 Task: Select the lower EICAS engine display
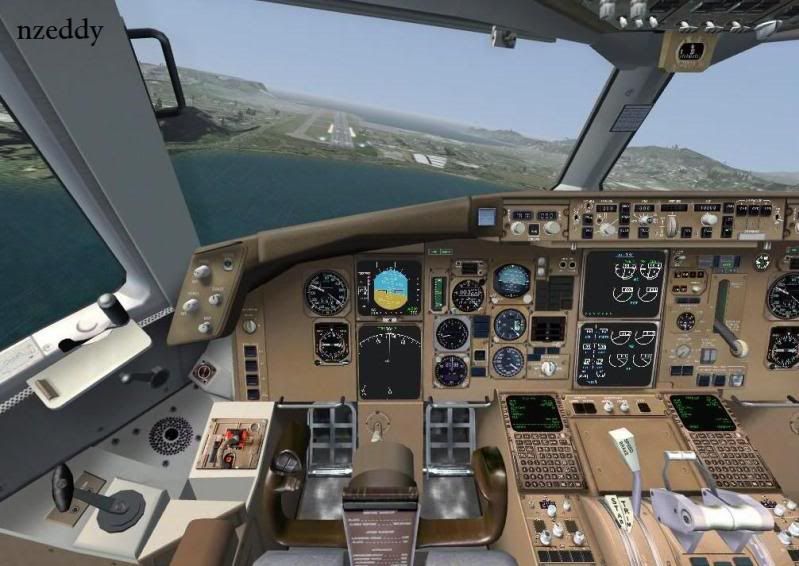[x=617, y=354]
